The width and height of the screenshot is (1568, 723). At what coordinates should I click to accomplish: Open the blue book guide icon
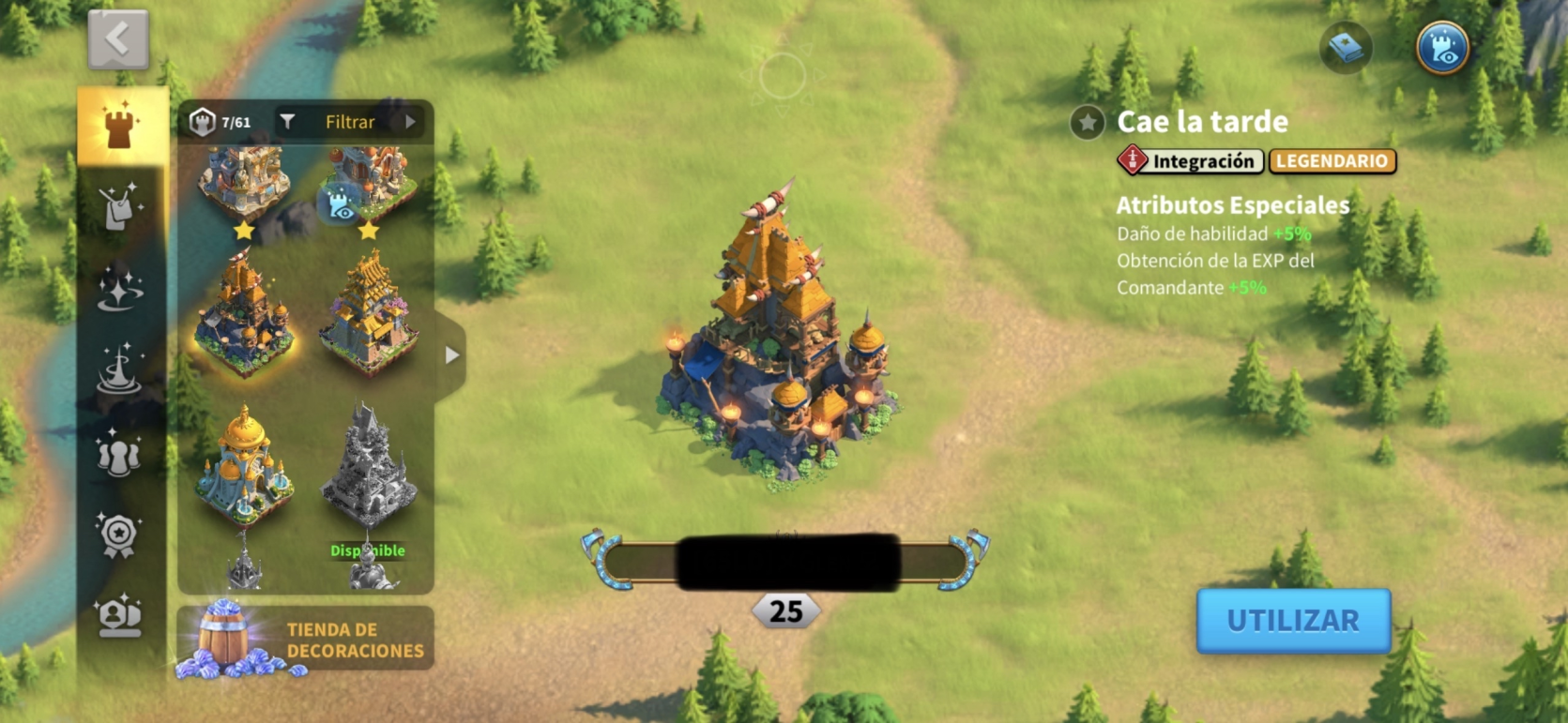1346,48
